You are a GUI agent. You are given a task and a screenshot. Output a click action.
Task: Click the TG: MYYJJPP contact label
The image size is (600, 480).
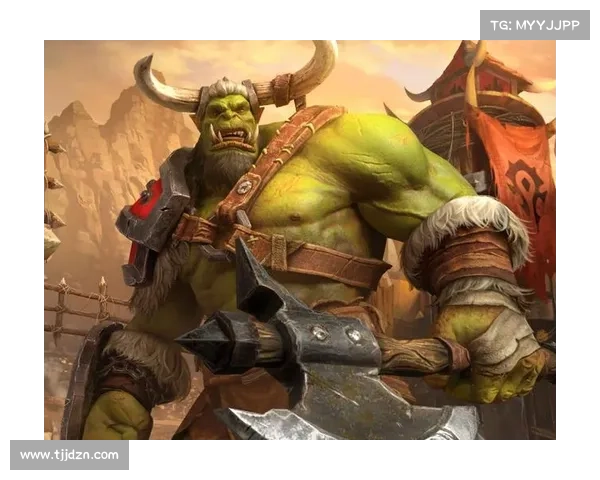point(533,24)
